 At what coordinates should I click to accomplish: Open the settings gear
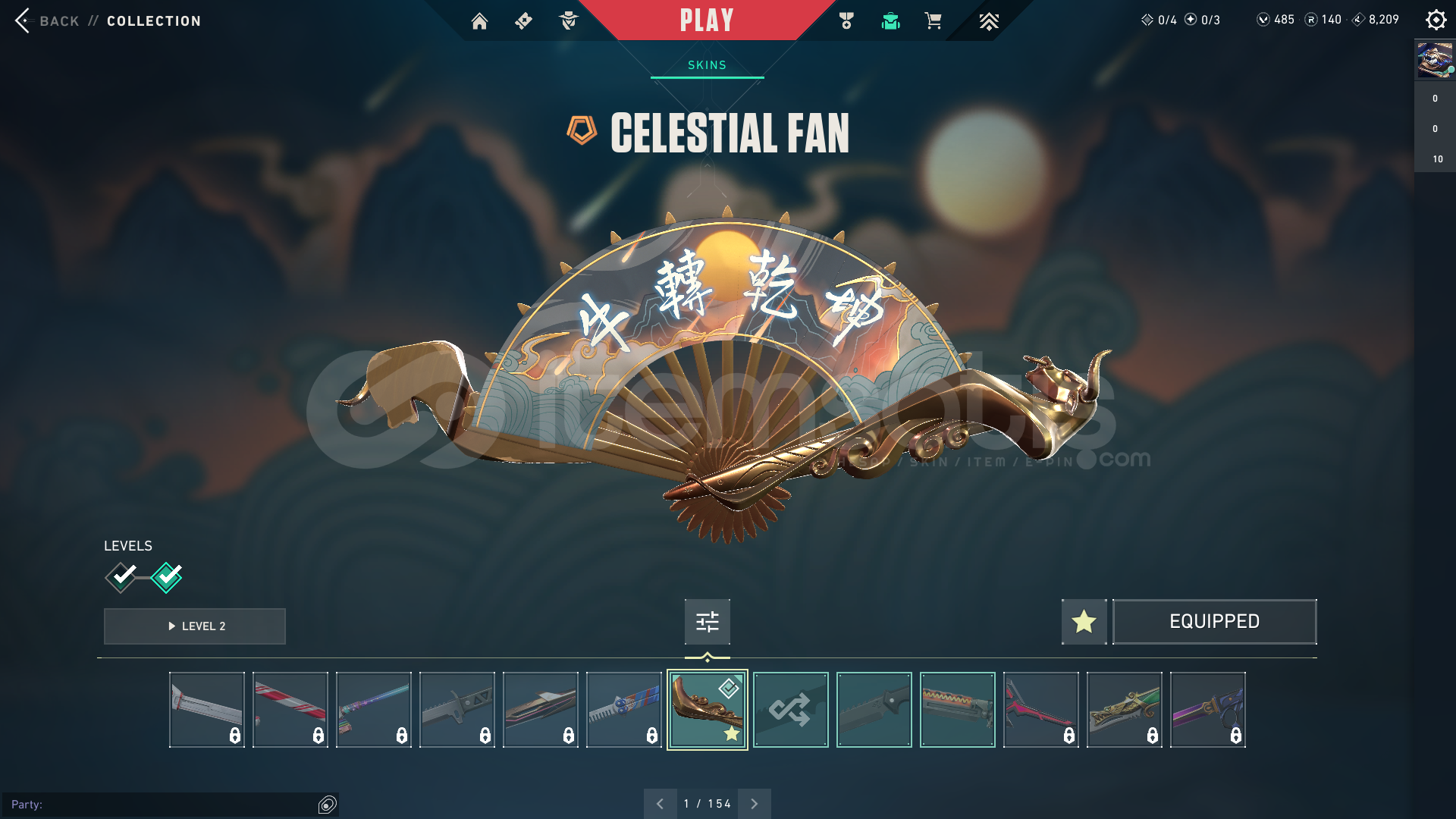click(1436, 20)
